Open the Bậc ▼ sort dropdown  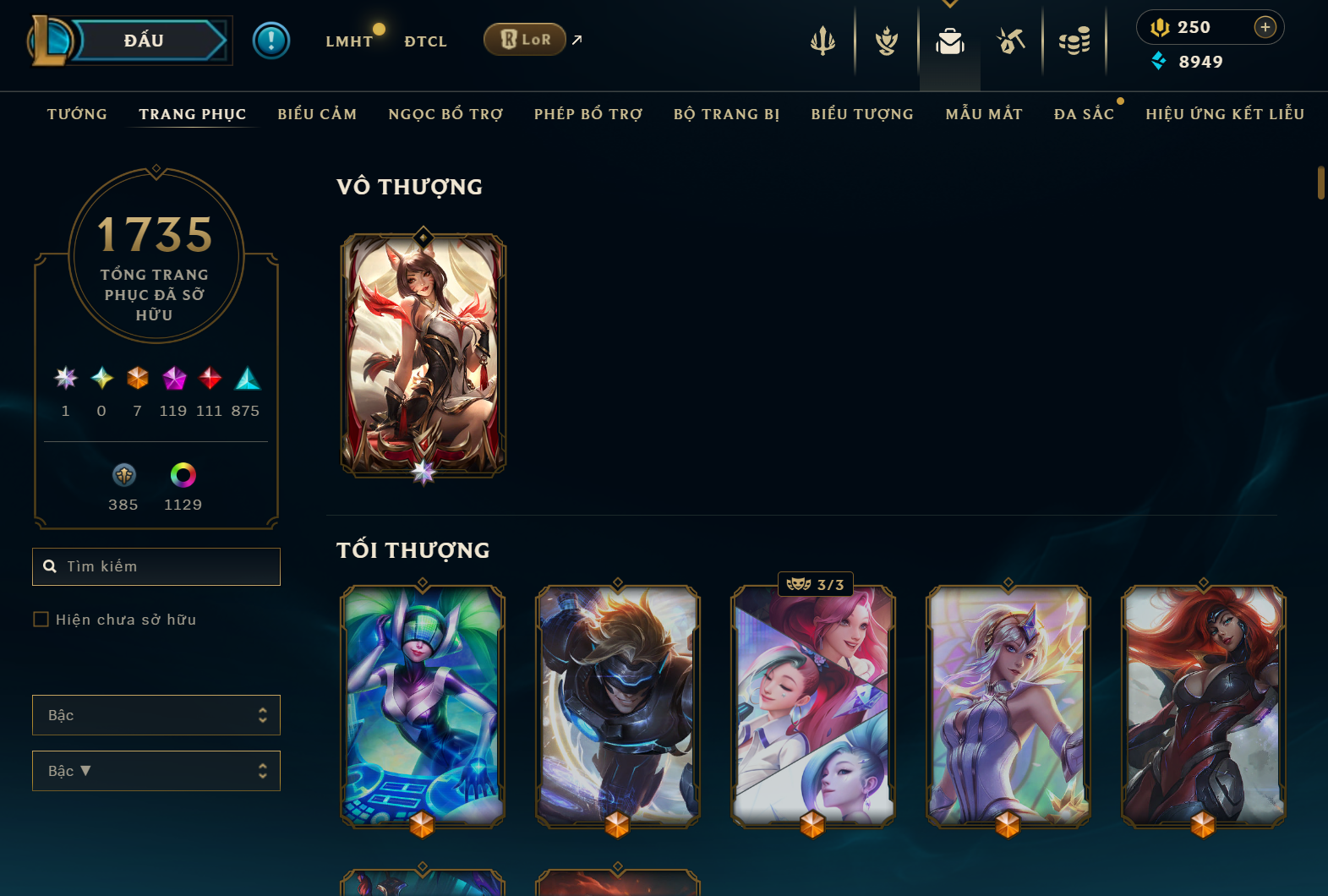(x=156, y=770)
